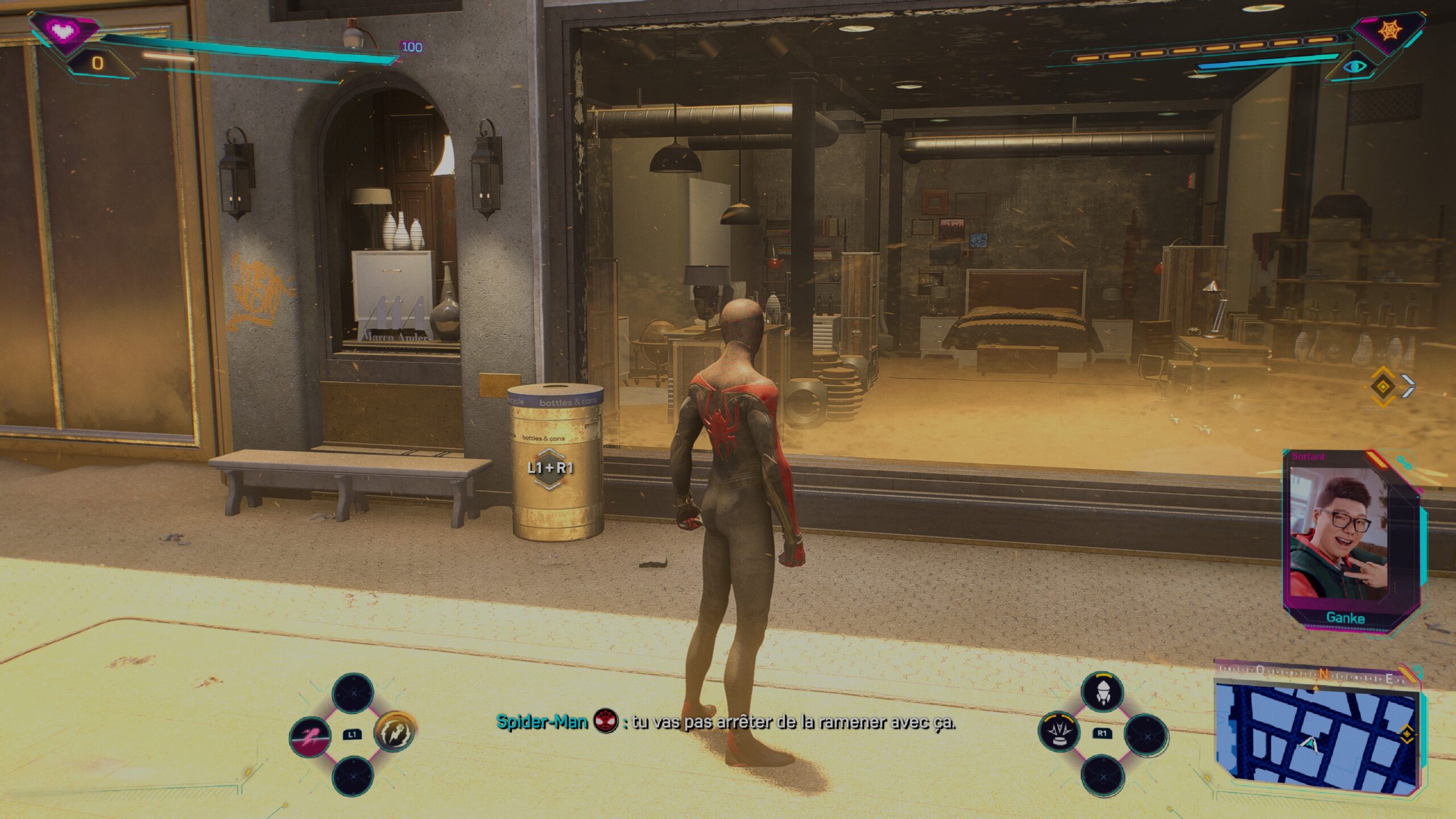Open the diamond waypoint marker on the right
This screenshot has width=1456, height=819.
point(1382,387)
